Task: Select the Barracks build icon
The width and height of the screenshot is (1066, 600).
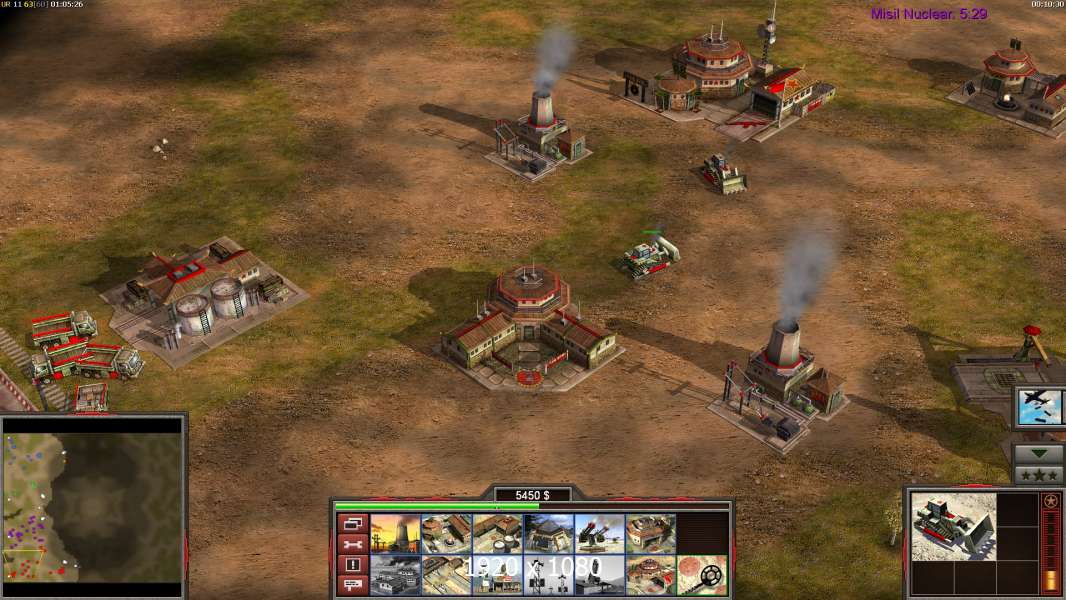Action: tap(446, 533)
